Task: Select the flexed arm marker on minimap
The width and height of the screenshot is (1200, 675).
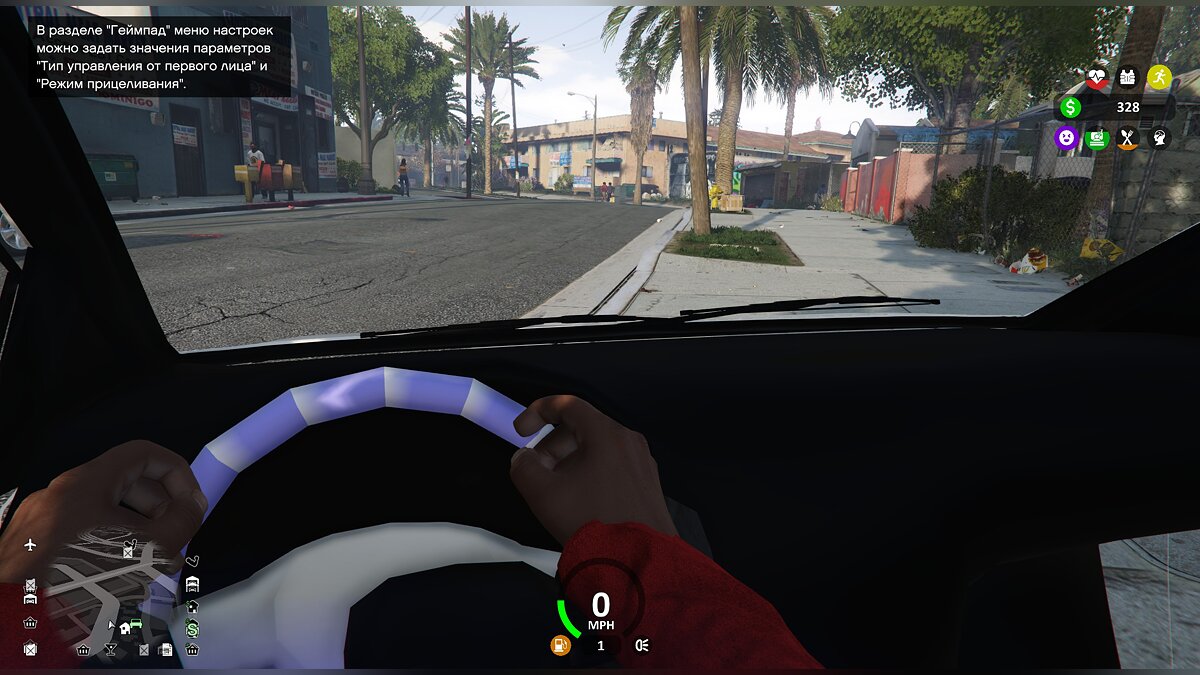Action: tap(192, 560)
